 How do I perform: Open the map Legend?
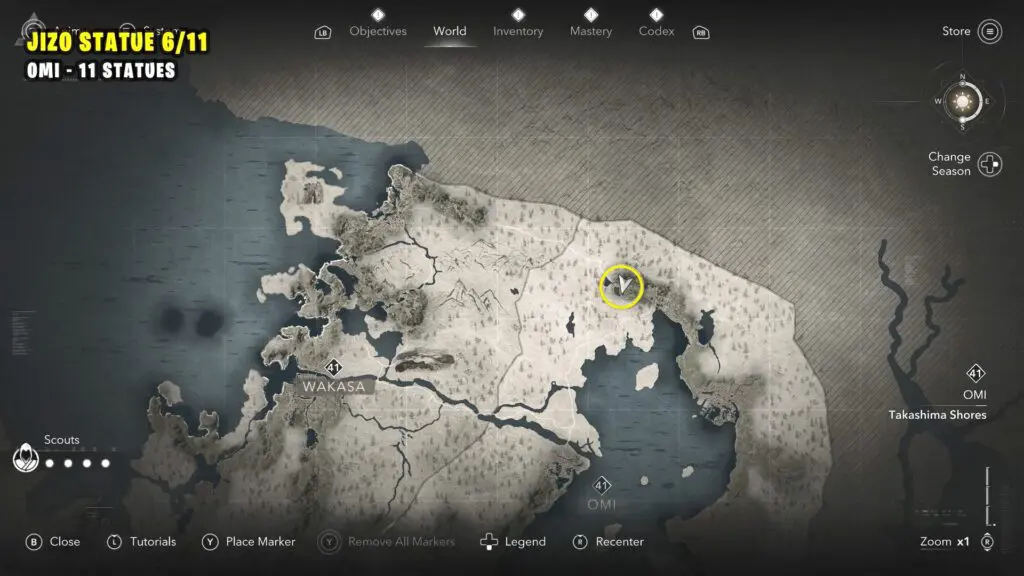point(514,542)
